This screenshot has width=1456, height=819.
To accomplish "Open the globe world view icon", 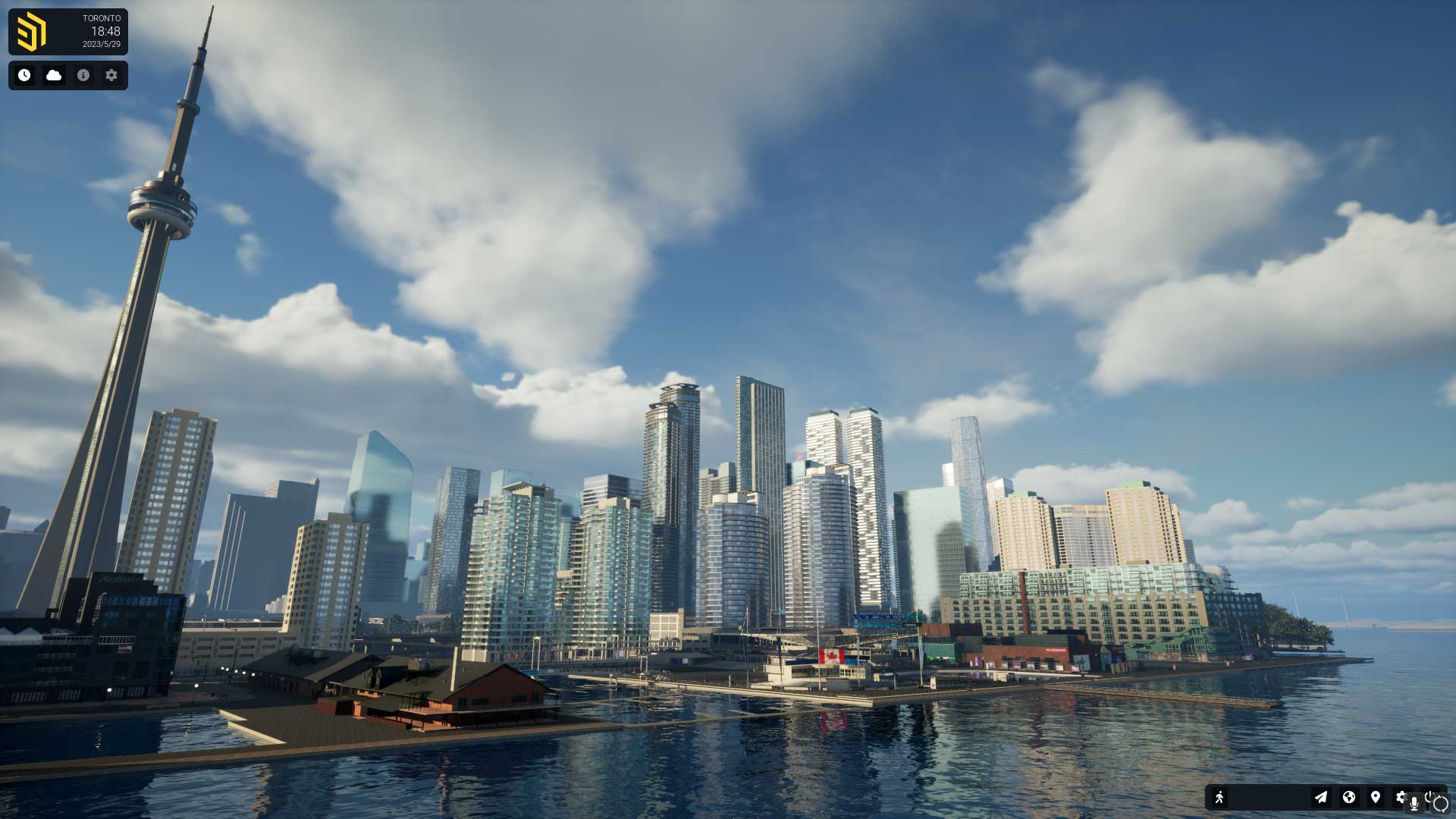I will click(x=1348, y=797).
